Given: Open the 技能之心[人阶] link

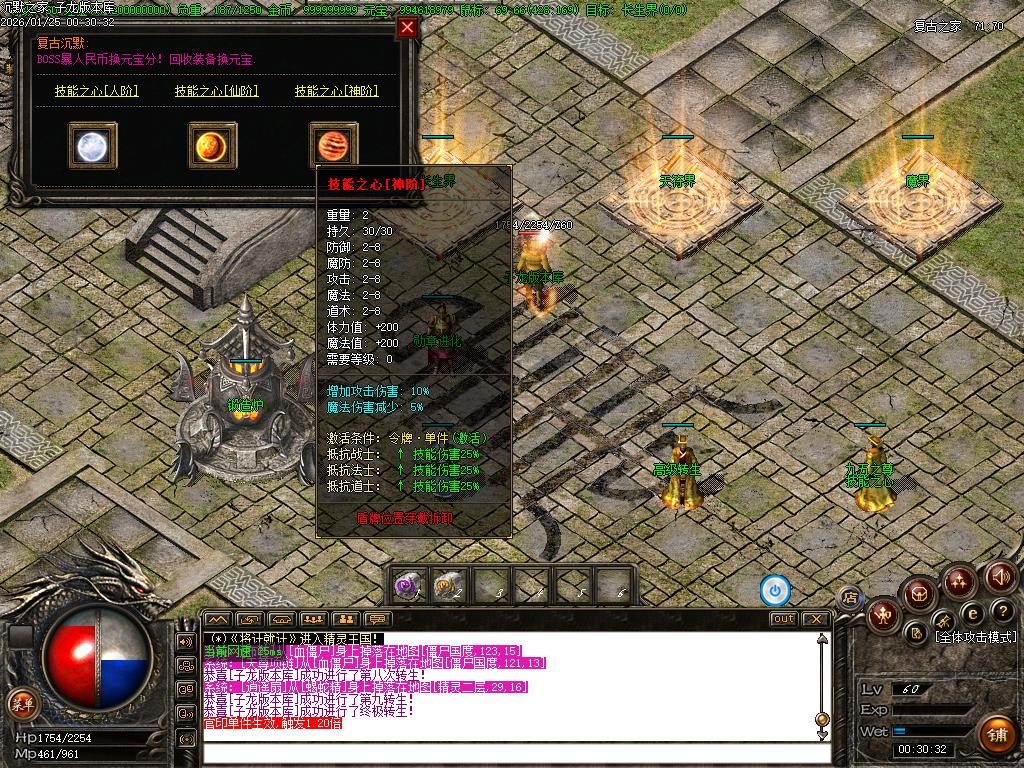Looking at the screenshot, I should pyautogui.click(x=96, y=91).
